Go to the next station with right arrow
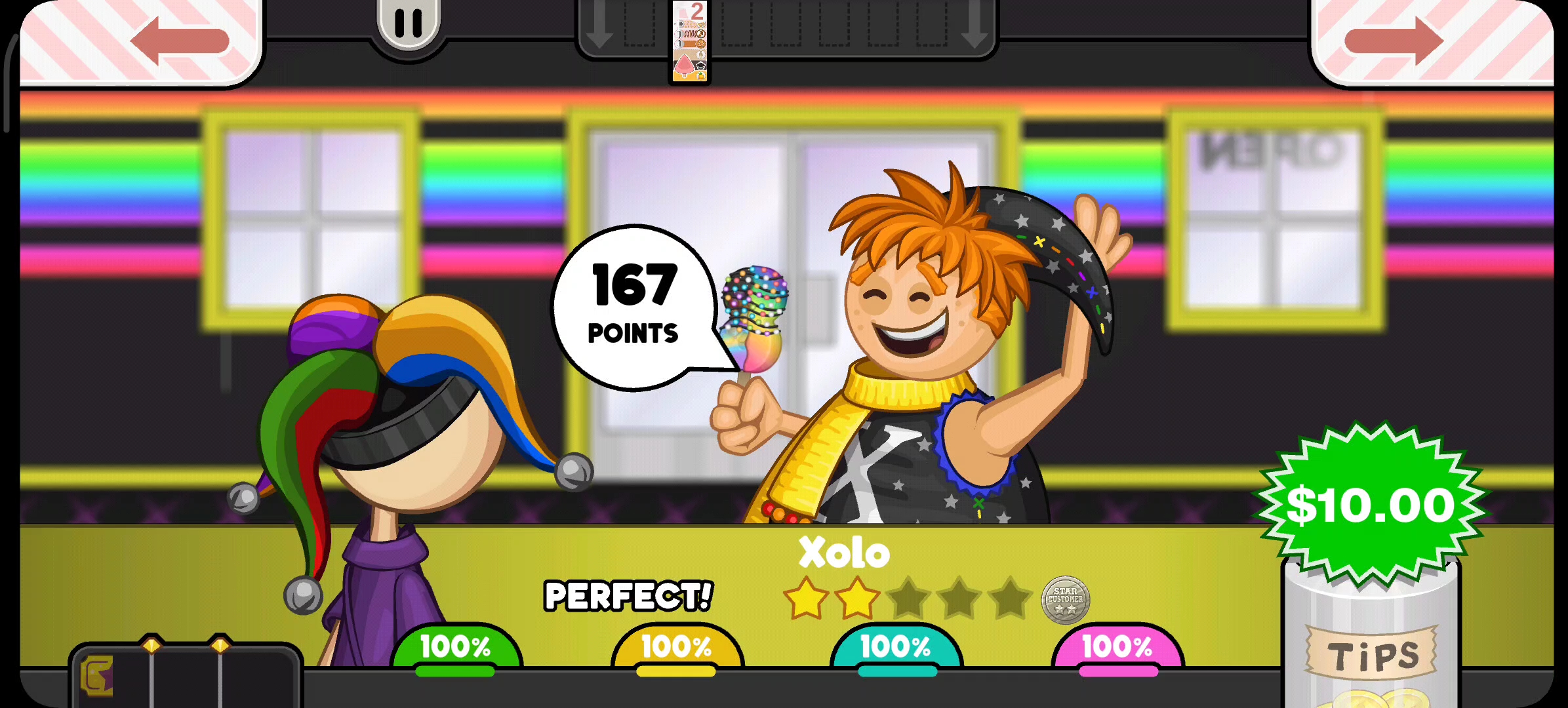The image size is (1568, 708). click(x=1394, y=41)
